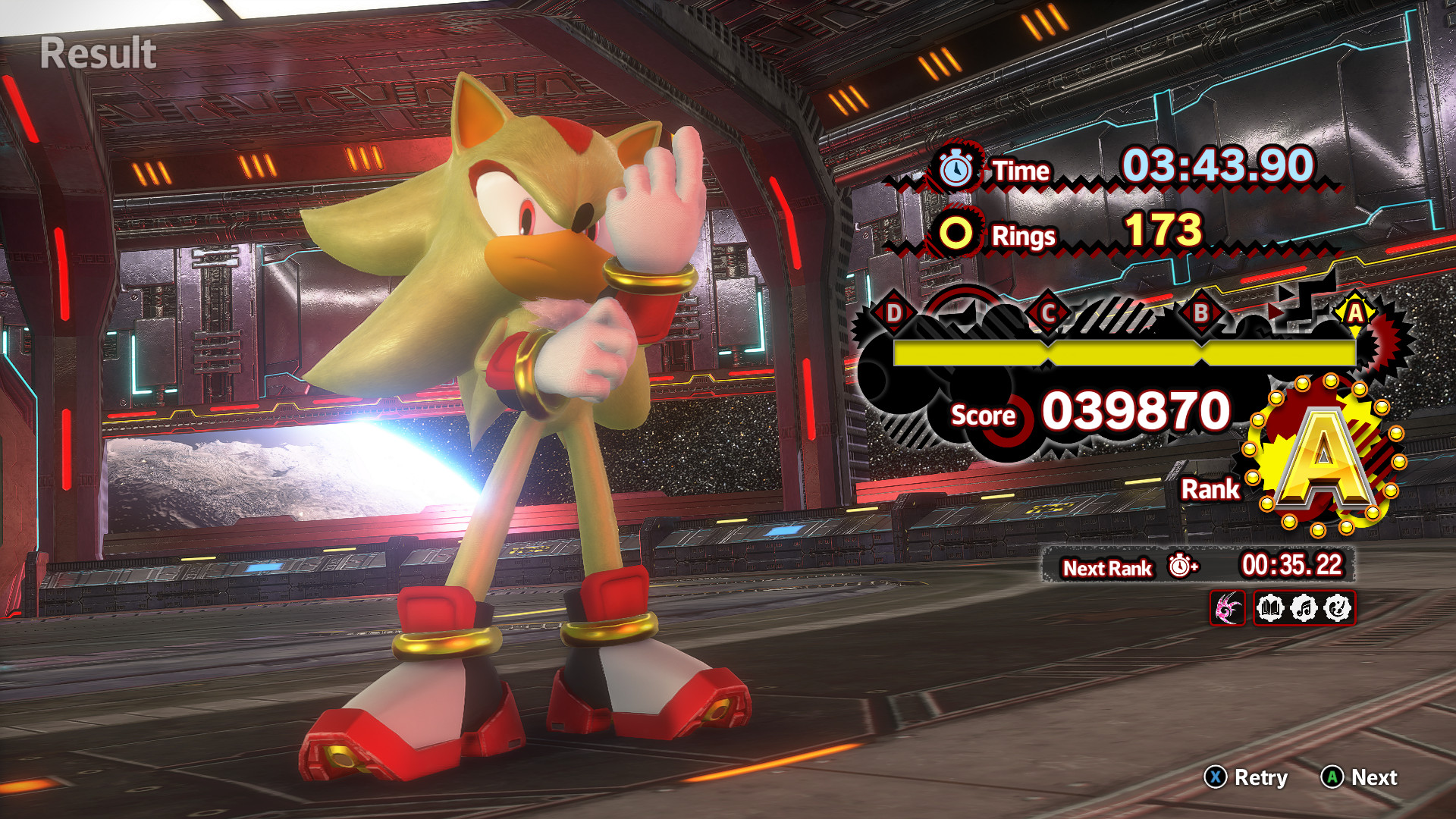Click the C rank marker on gauge
The height and width of the screenshot is (819, 1456).
pos(1048,312)
